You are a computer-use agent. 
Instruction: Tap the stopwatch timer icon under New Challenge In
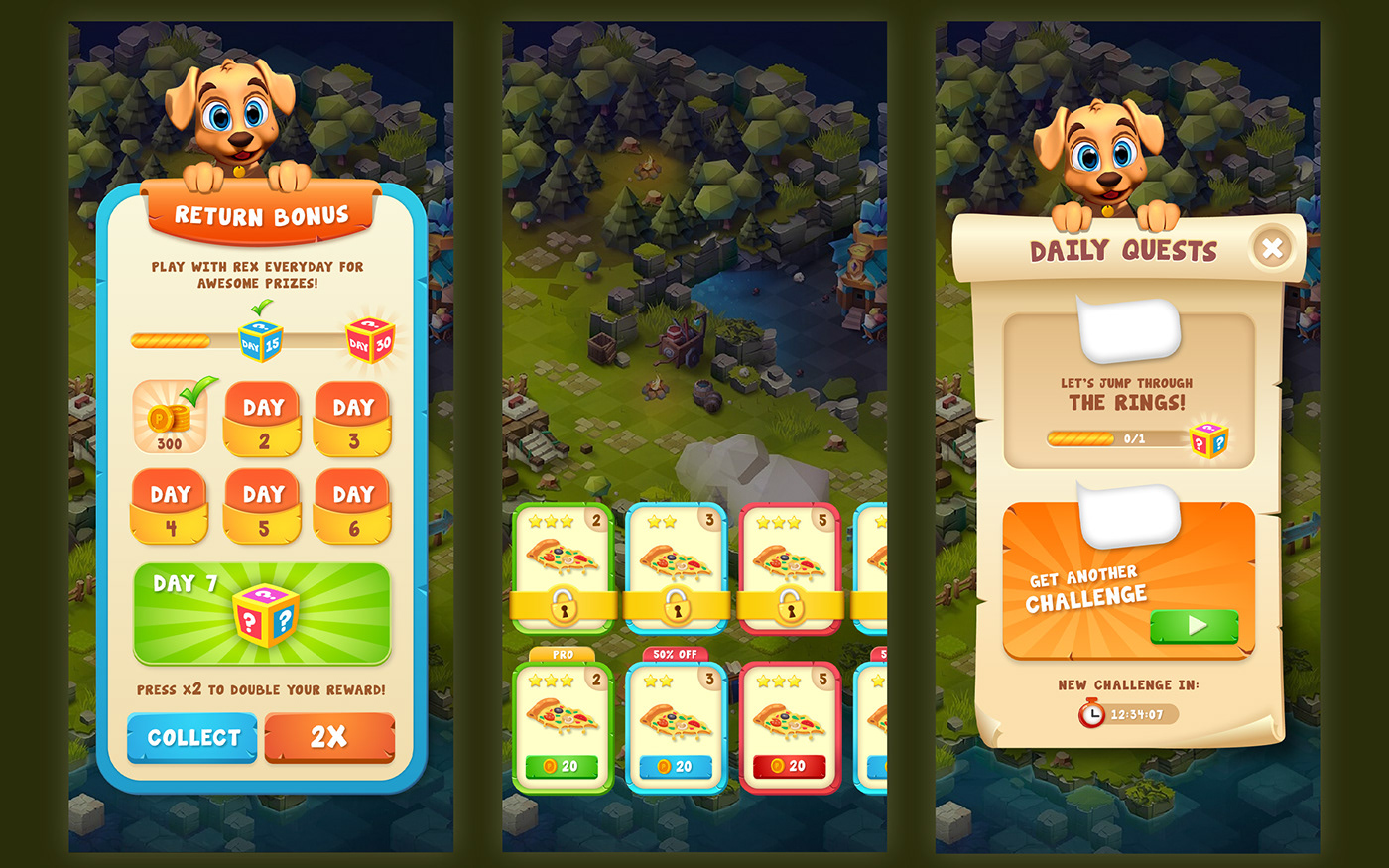[1092, 712]
